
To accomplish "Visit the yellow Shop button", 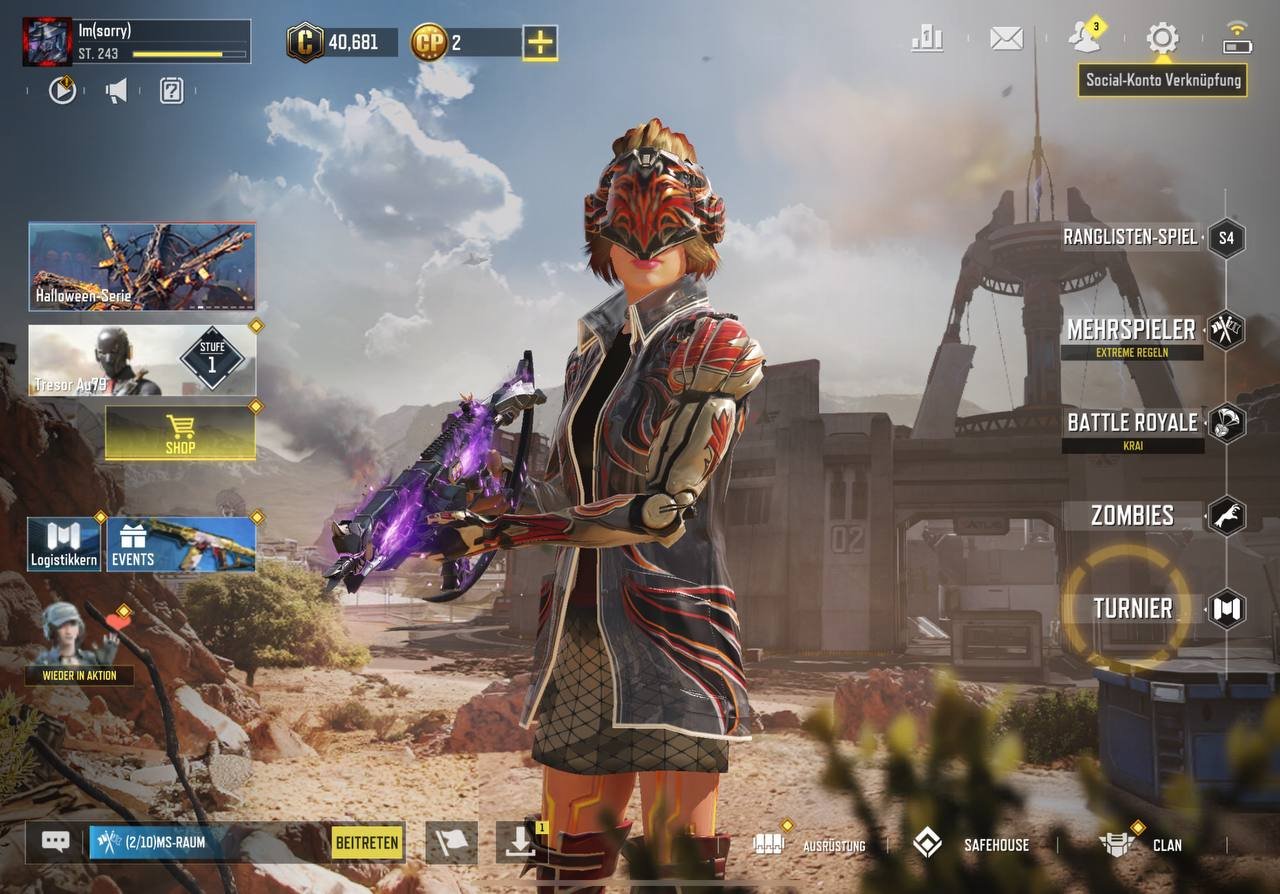I will pos(180,433).
